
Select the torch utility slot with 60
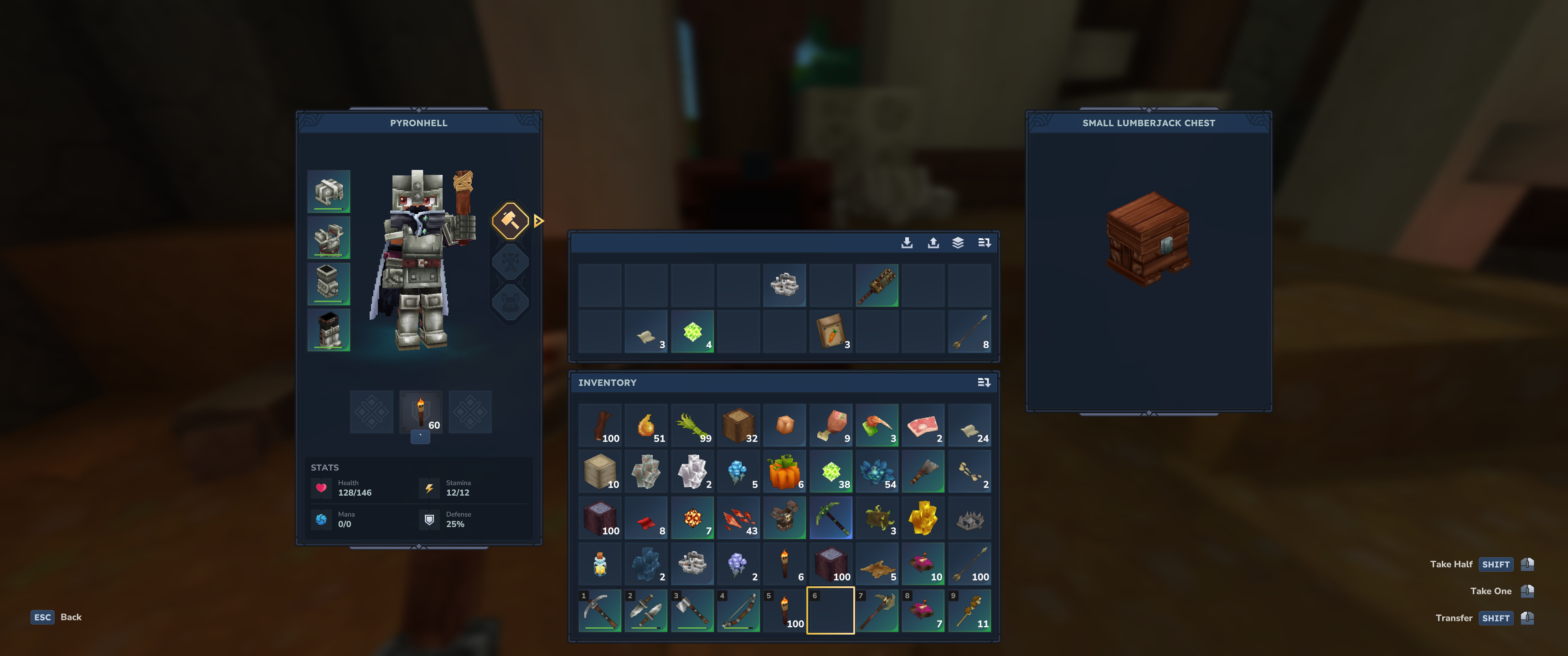[421, 412]
